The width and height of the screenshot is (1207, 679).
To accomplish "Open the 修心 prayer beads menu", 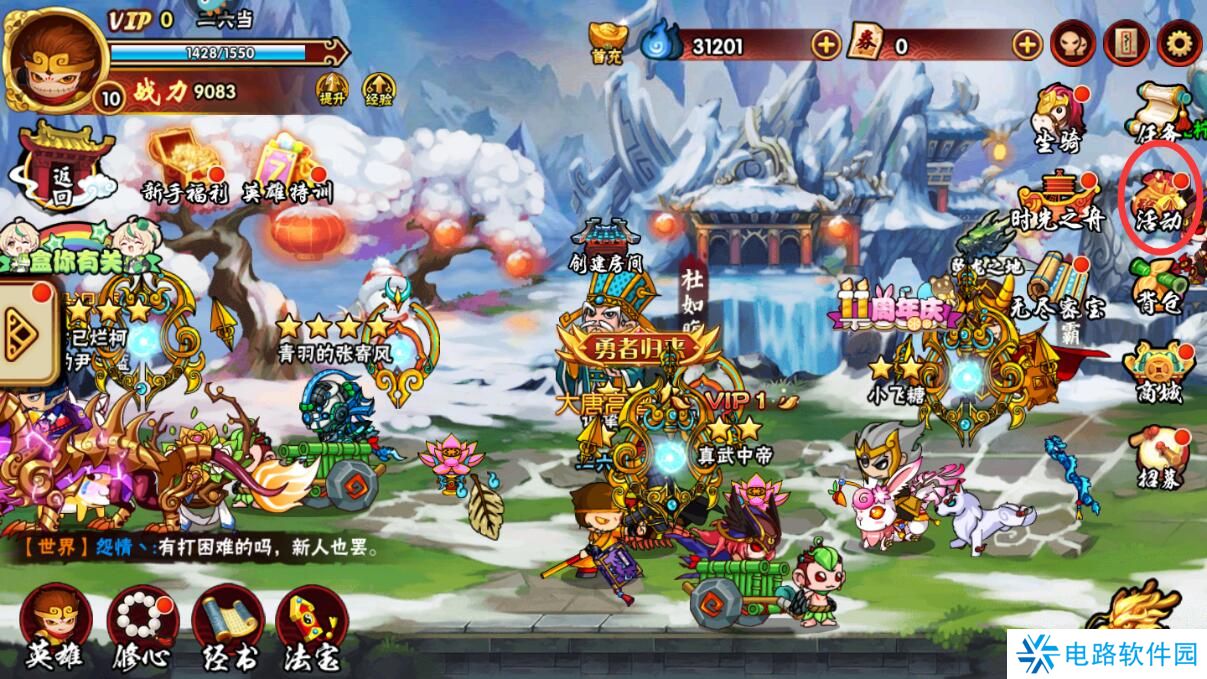I will pyautogui.click(x=142, y=627).
